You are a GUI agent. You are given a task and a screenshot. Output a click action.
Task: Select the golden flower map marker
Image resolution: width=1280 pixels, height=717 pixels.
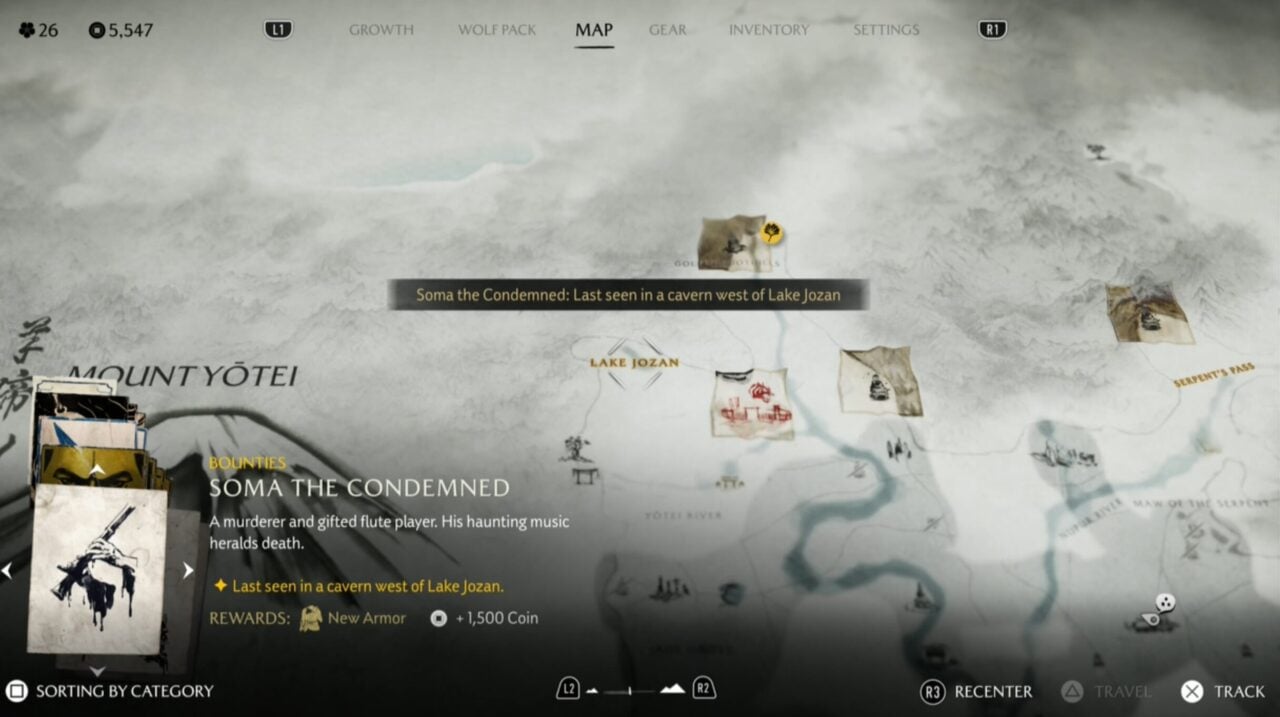[x=771, y=233]
